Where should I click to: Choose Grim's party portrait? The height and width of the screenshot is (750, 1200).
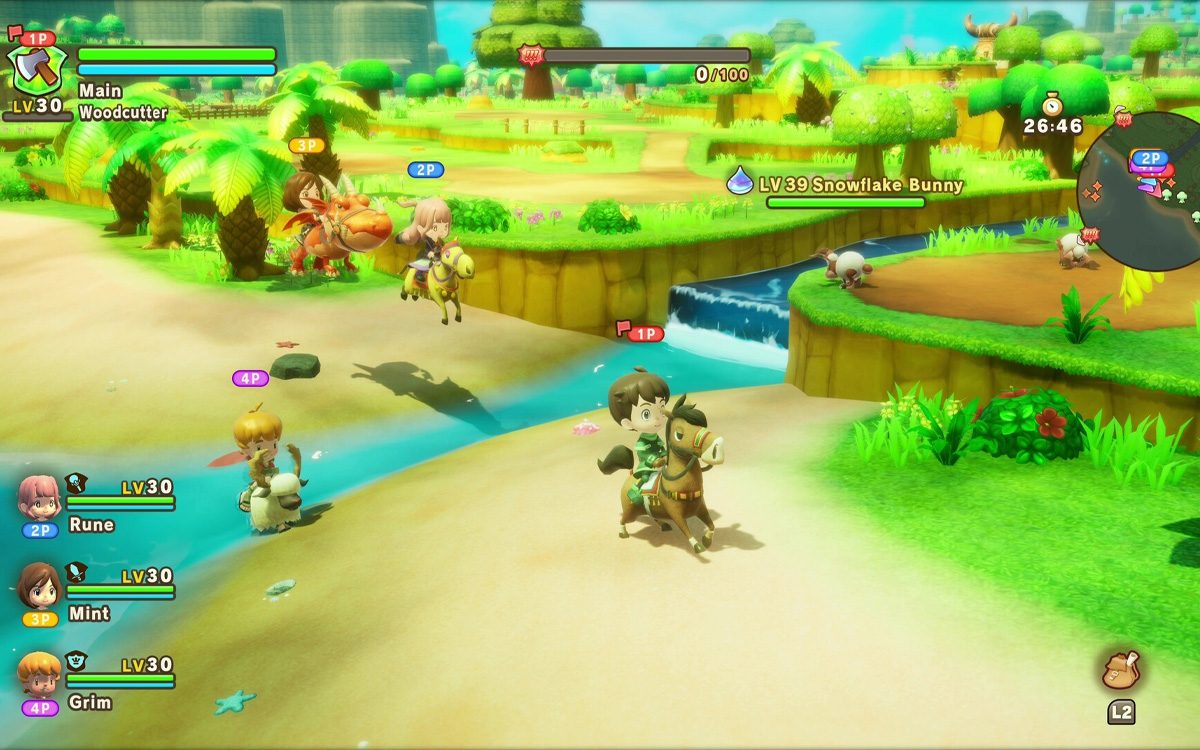click(39, 674)
